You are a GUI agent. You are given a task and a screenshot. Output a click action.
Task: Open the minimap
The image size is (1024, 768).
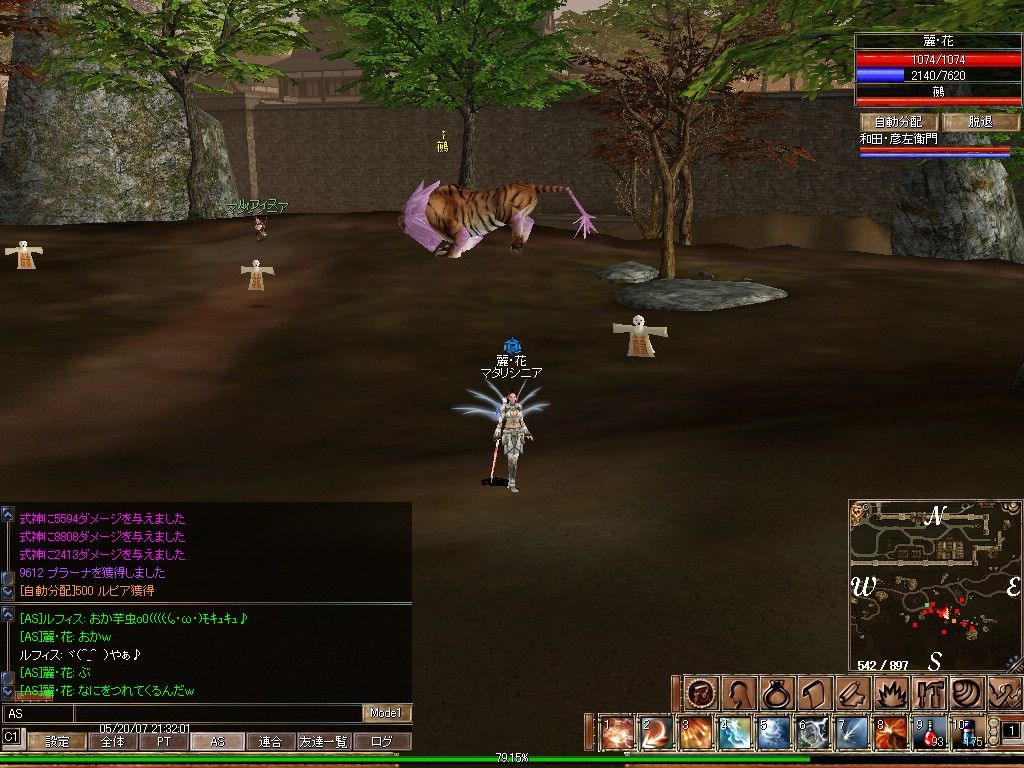point(935,585)
